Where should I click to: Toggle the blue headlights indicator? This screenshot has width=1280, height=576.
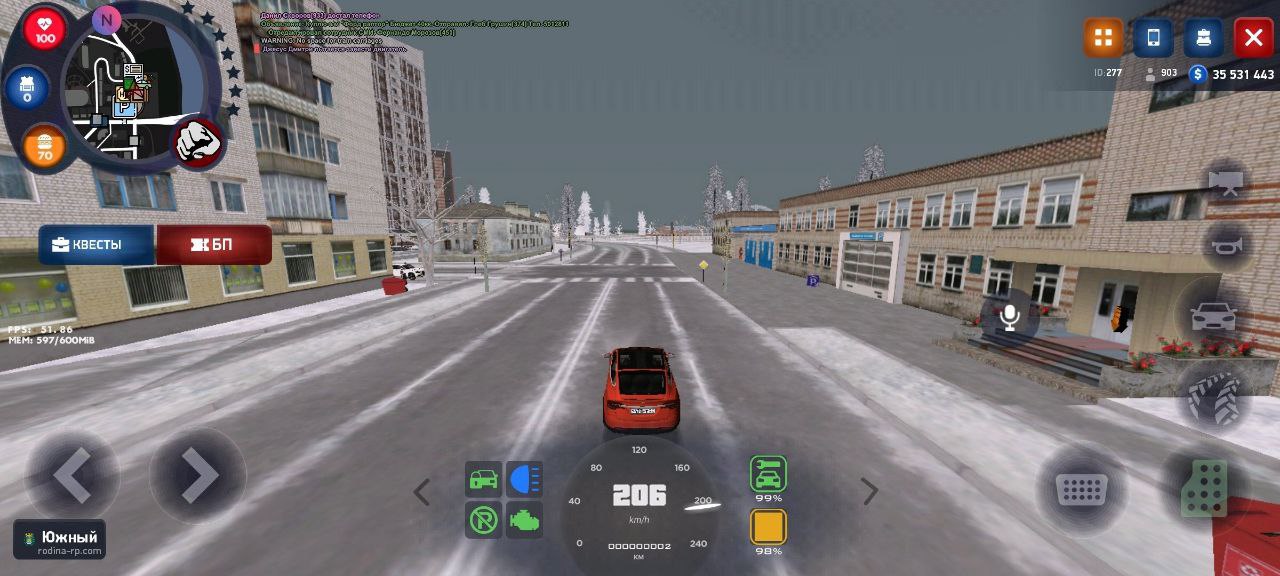525,479
